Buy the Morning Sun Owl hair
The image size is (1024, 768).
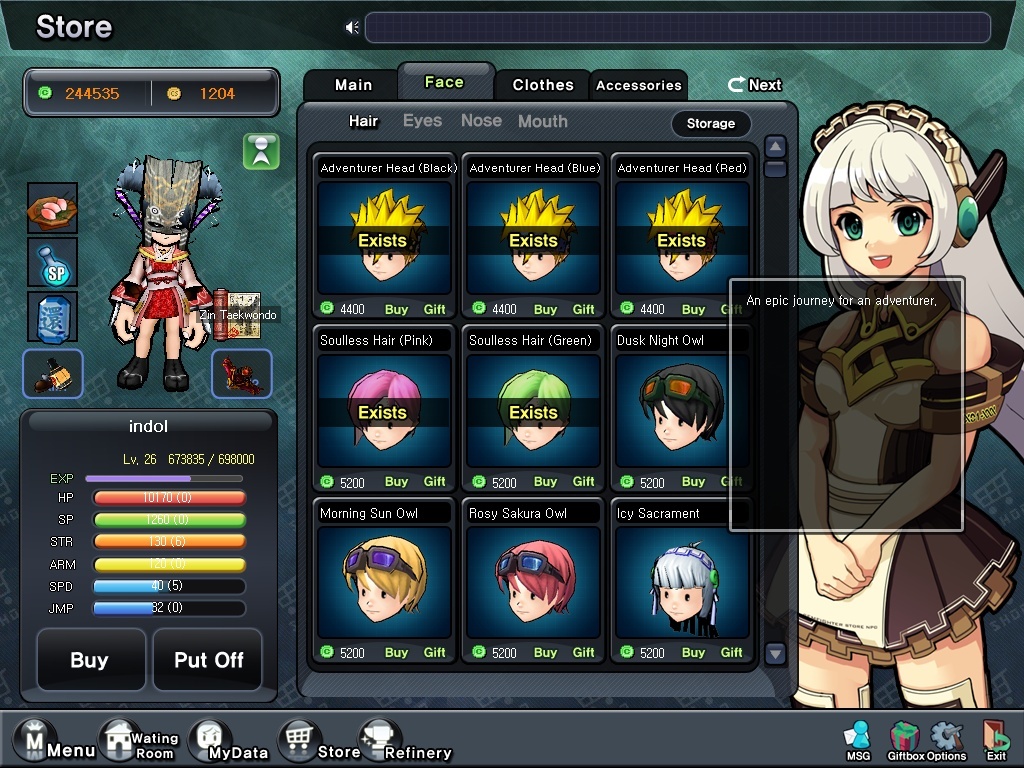pos(396,653)
